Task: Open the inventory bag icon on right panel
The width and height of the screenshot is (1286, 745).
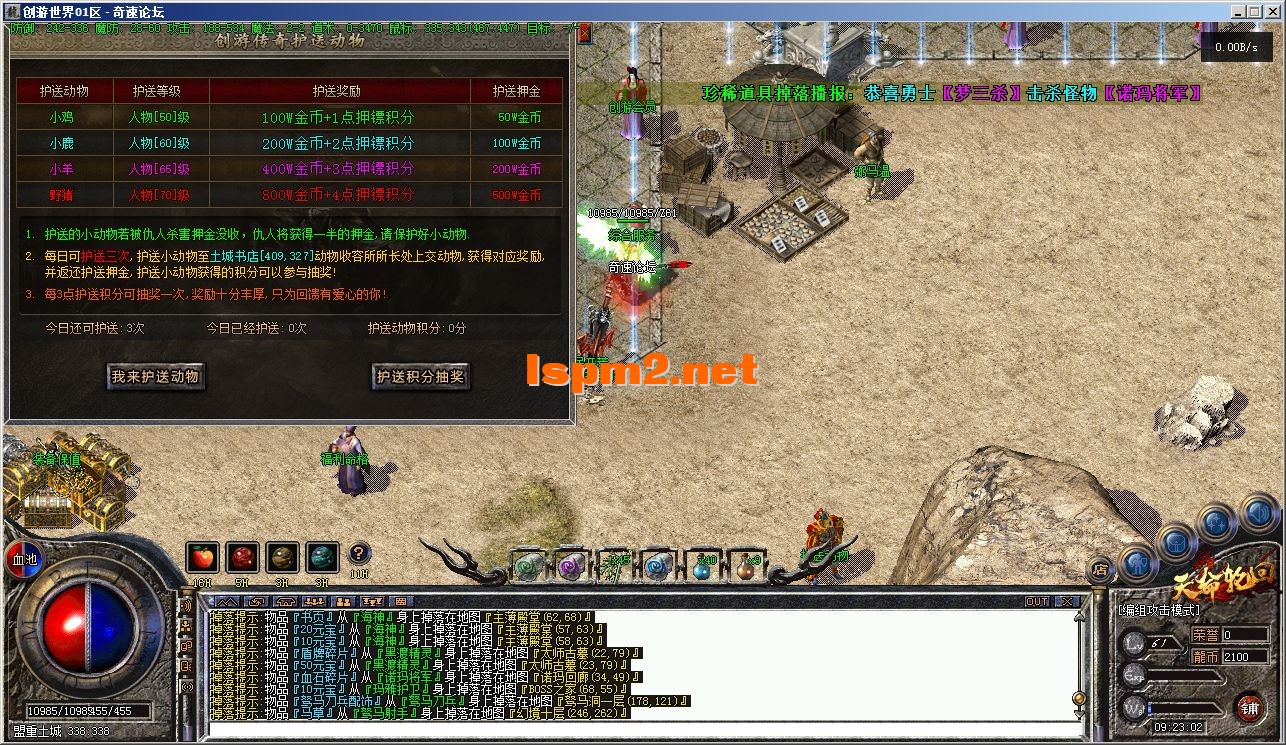Action: 1175,543
